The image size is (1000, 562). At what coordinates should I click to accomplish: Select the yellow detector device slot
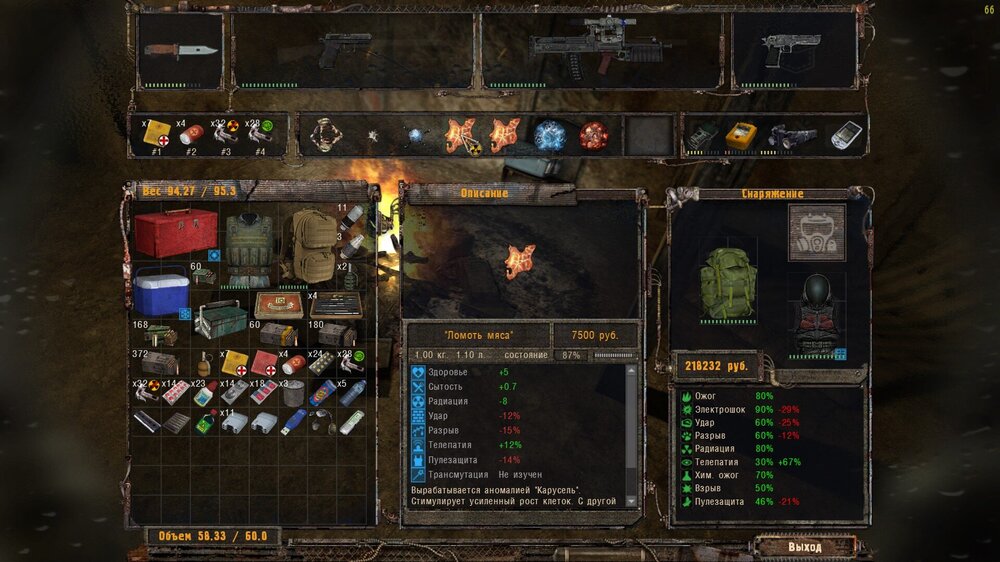[742, 135]
